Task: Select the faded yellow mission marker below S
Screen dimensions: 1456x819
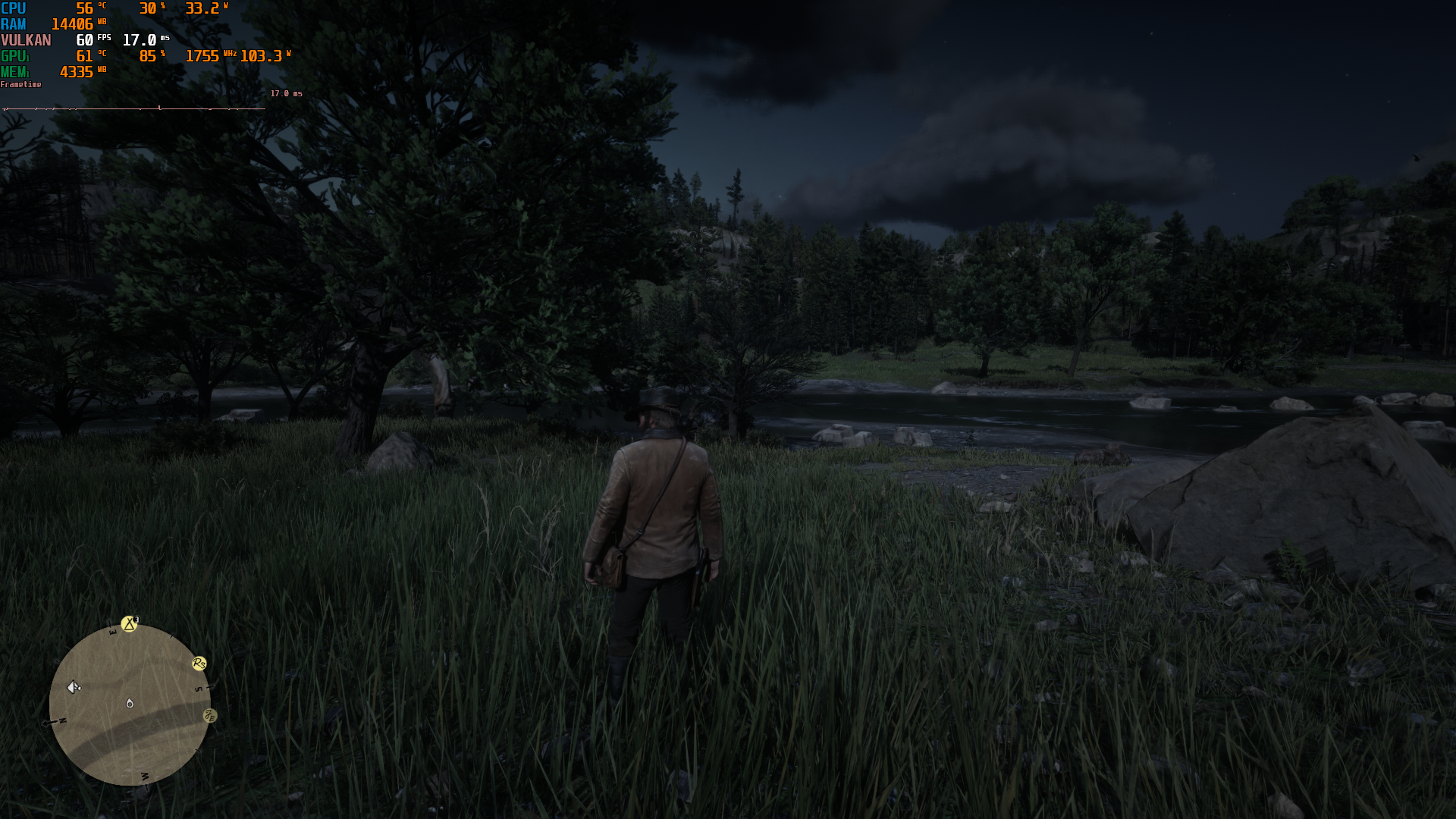Action: coord(210,716)
